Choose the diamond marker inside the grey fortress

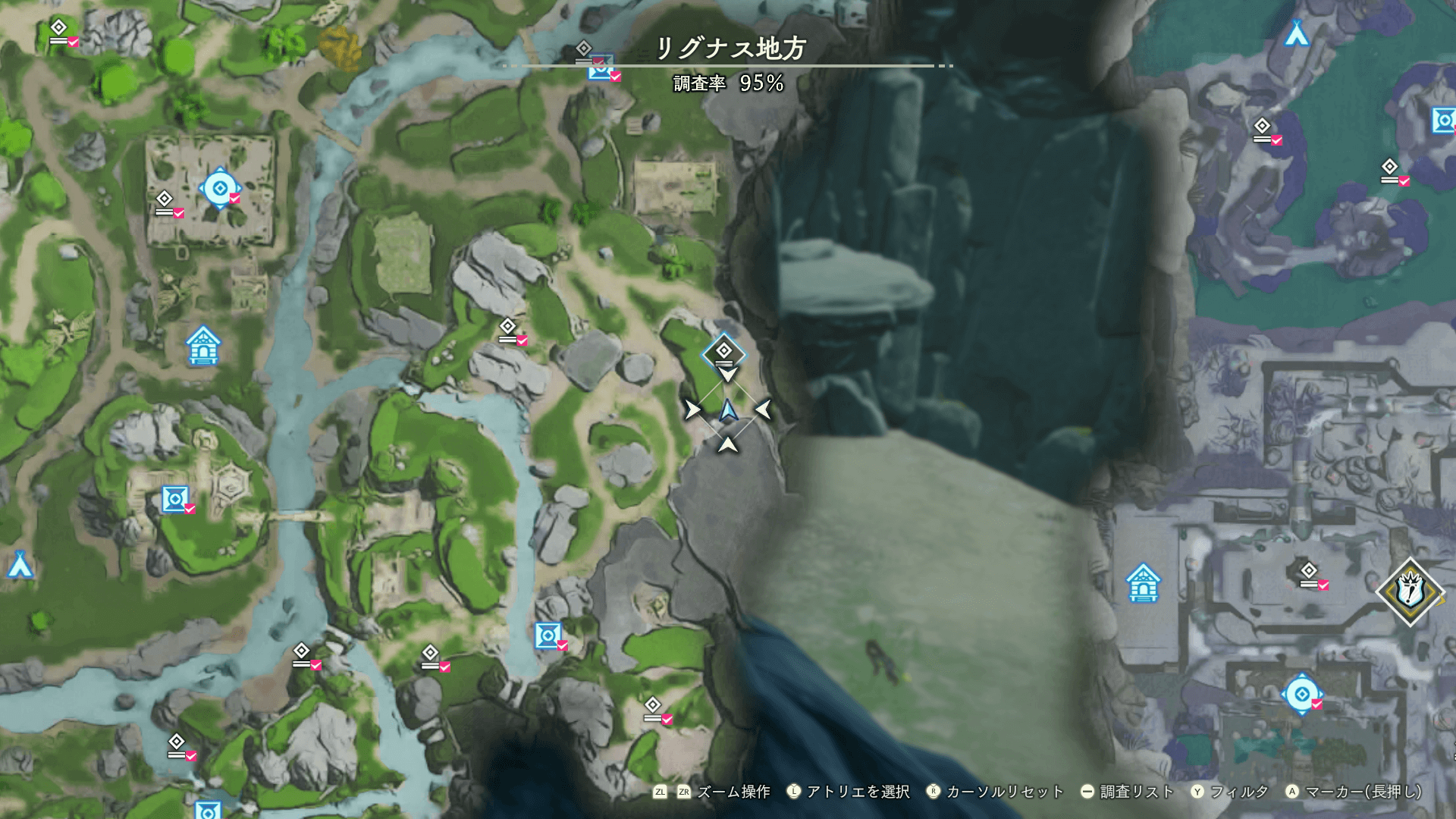[x=1309, y=573]
